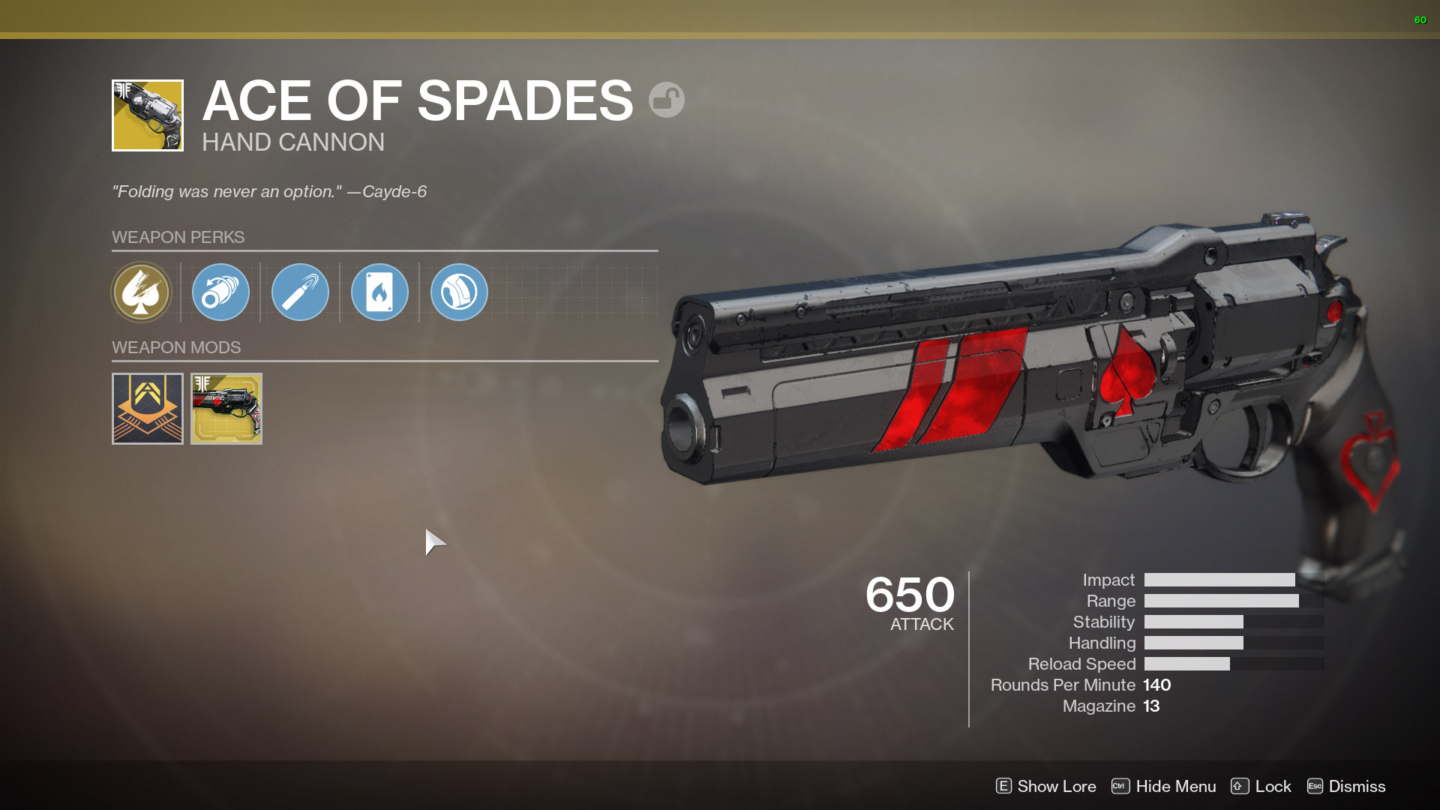
Task: View the magazine perk icon
Action: (x=300, y=292)
